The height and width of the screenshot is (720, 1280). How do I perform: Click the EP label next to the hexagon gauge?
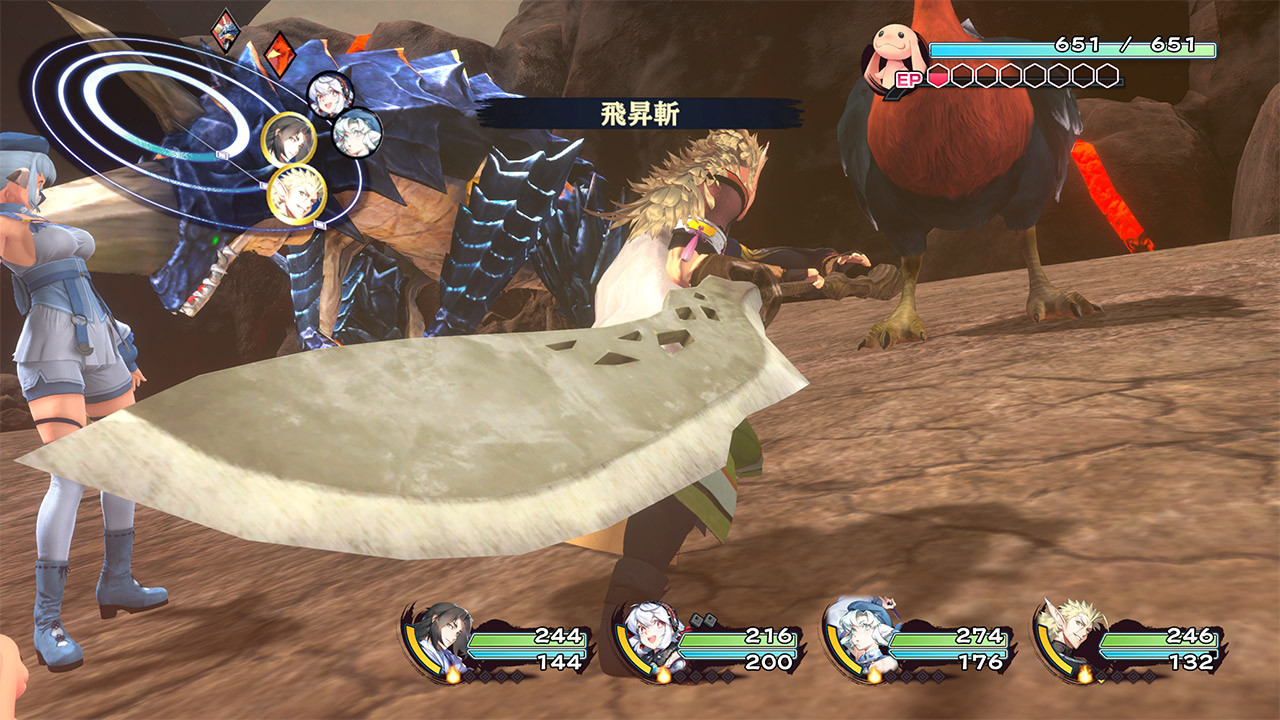pyautogui.click(x=909, y=79)
